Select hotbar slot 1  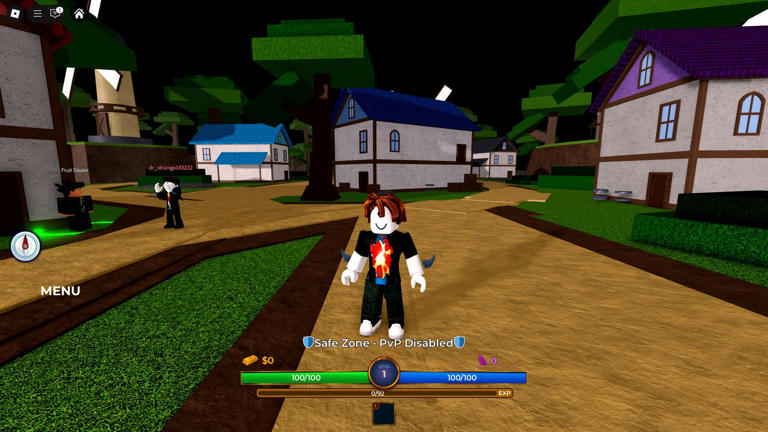point(384,413)
